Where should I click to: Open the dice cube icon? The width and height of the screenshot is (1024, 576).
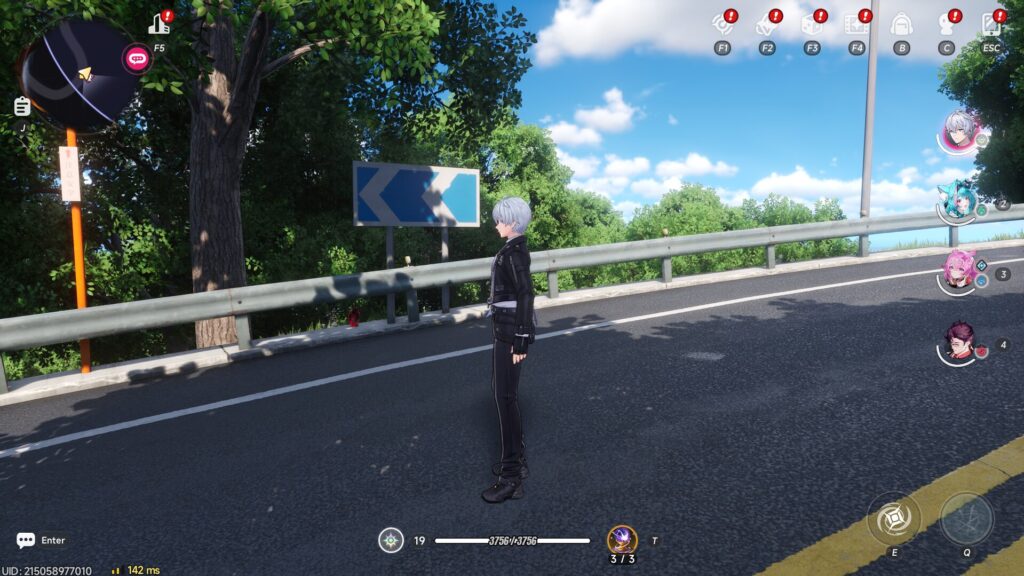pyautogui.click(x=812, y=24)
